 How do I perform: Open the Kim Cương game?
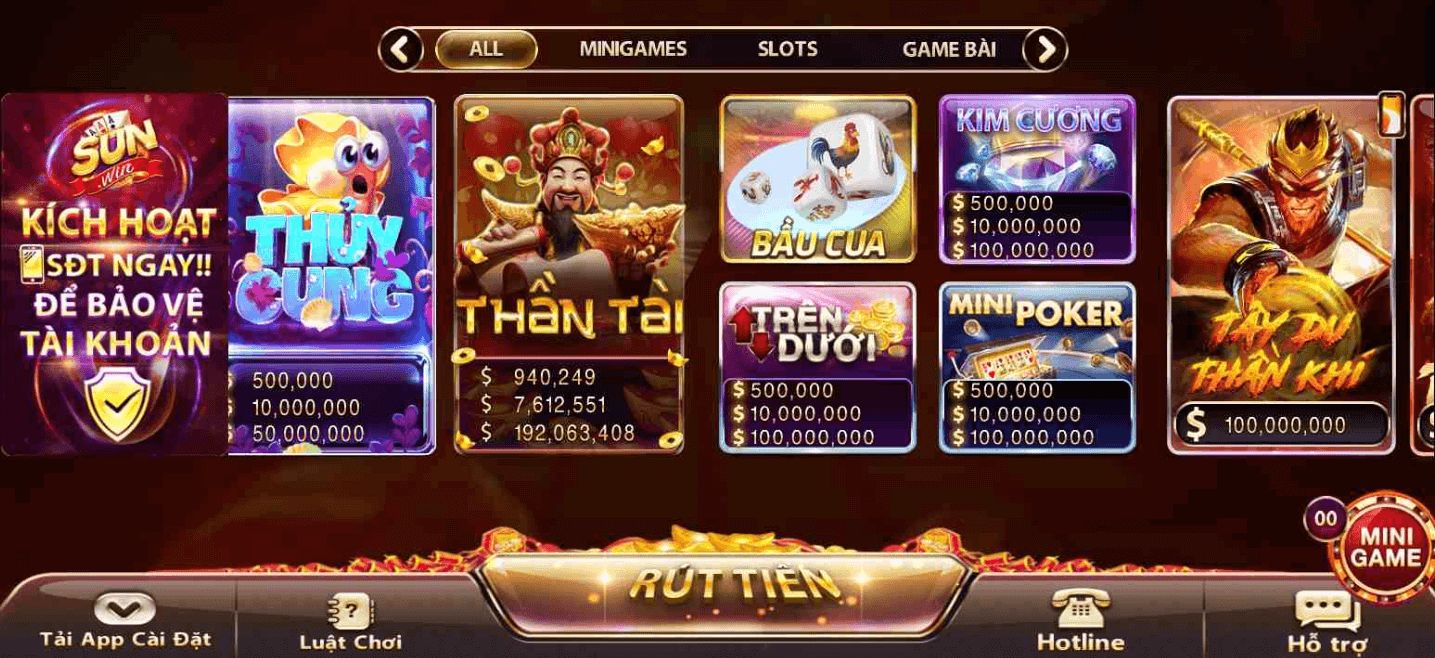coord(1037,180)
